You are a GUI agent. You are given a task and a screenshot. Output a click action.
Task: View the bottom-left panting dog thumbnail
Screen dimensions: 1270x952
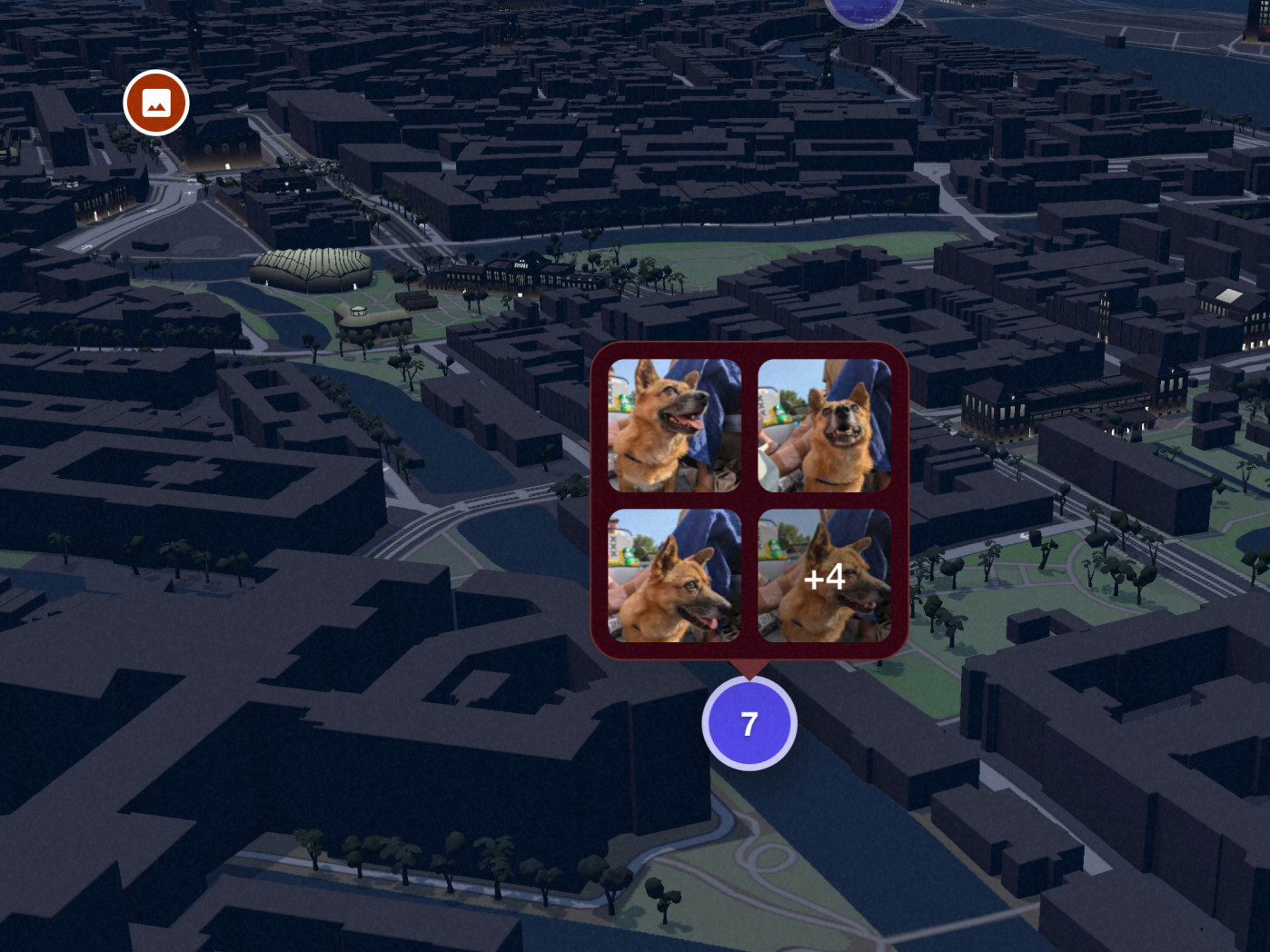point(673,576)
